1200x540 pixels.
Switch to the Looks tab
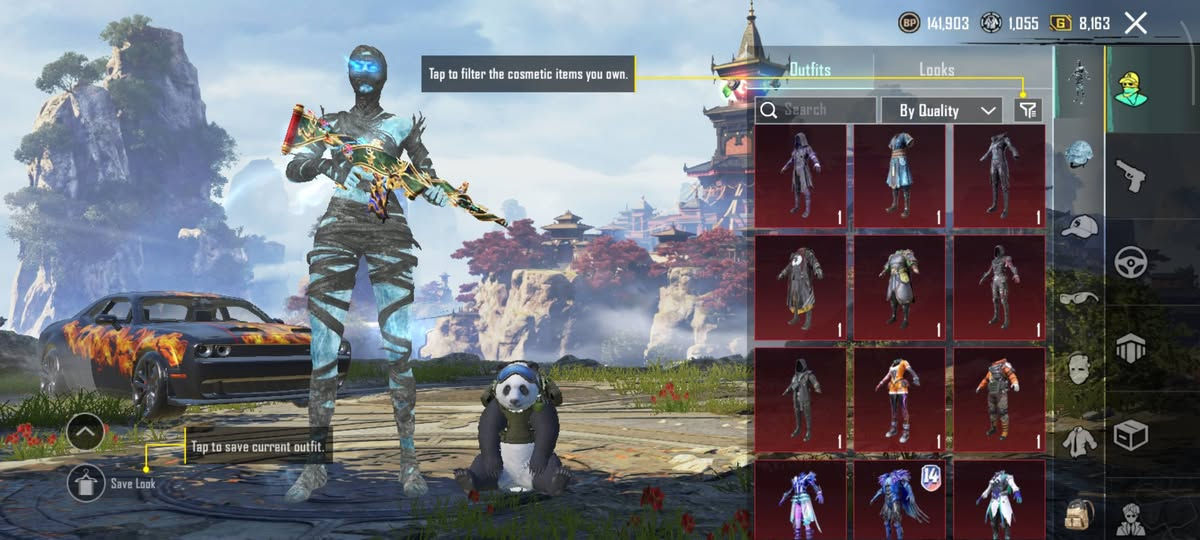pos(936,70)
